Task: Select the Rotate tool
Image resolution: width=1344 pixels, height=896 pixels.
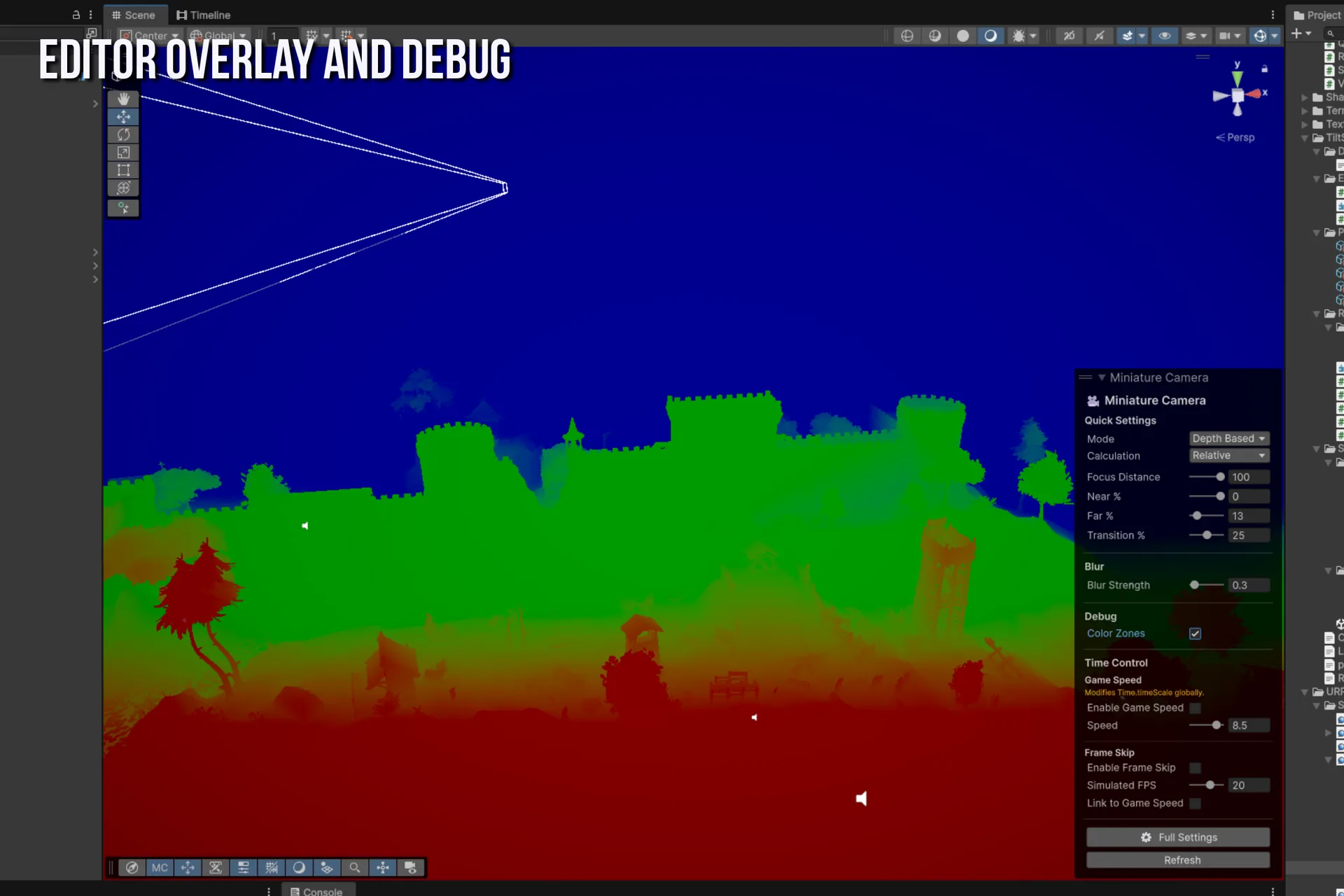Action: (123, 134)
